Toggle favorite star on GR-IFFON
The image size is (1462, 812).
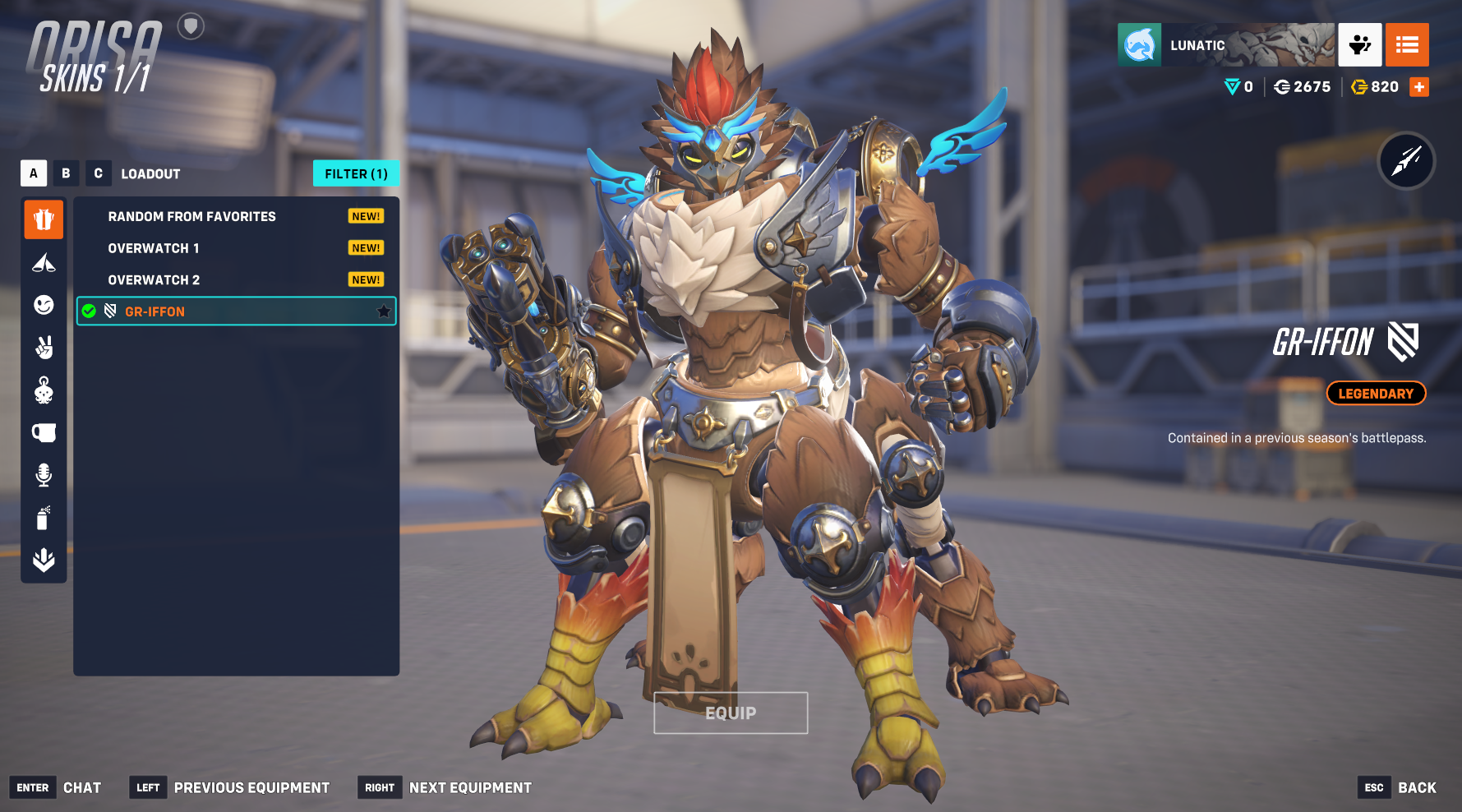point(383,311)
